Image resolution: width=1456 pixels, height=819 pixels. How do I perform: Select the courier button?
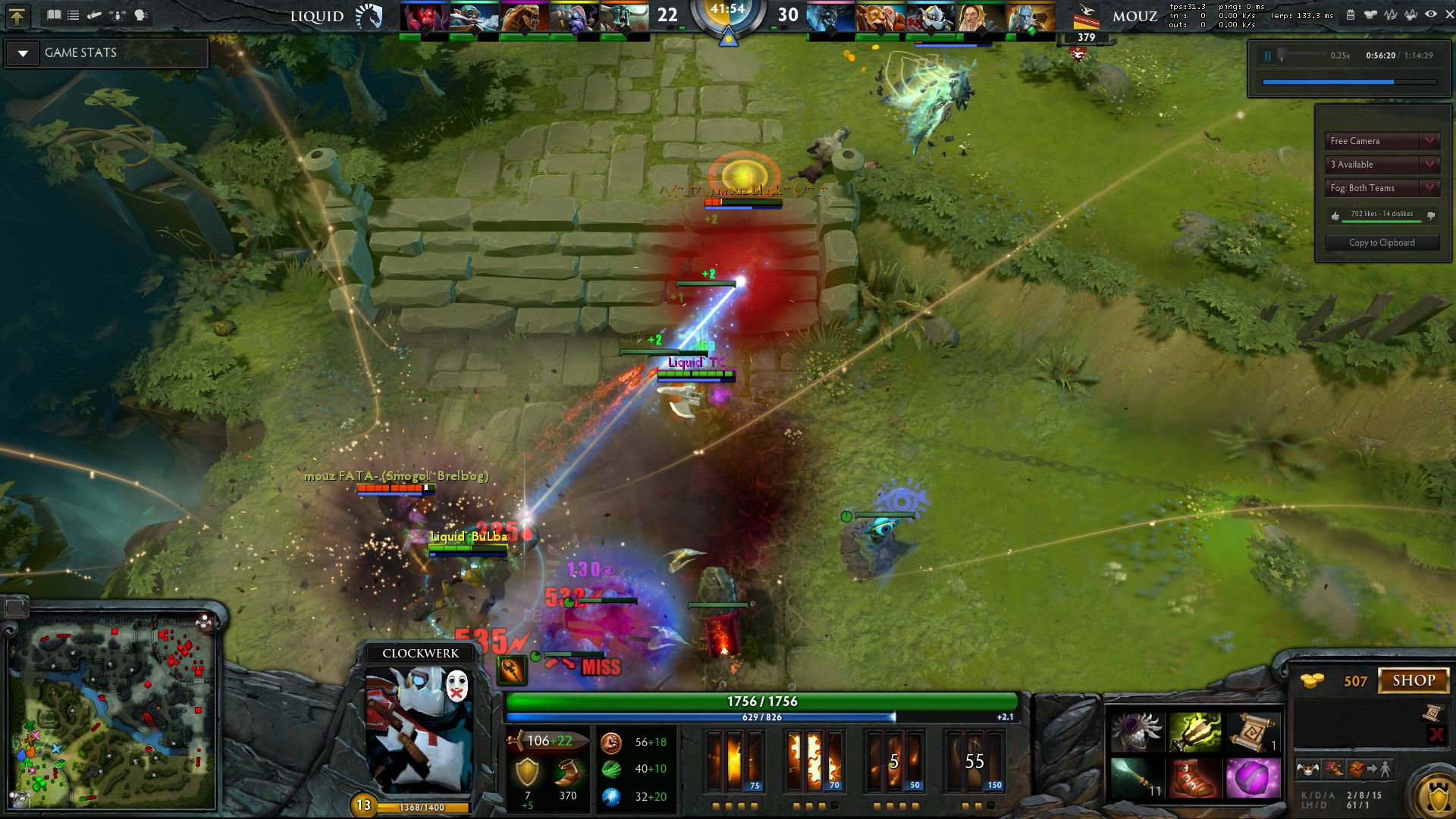[x=1307, y=770]
